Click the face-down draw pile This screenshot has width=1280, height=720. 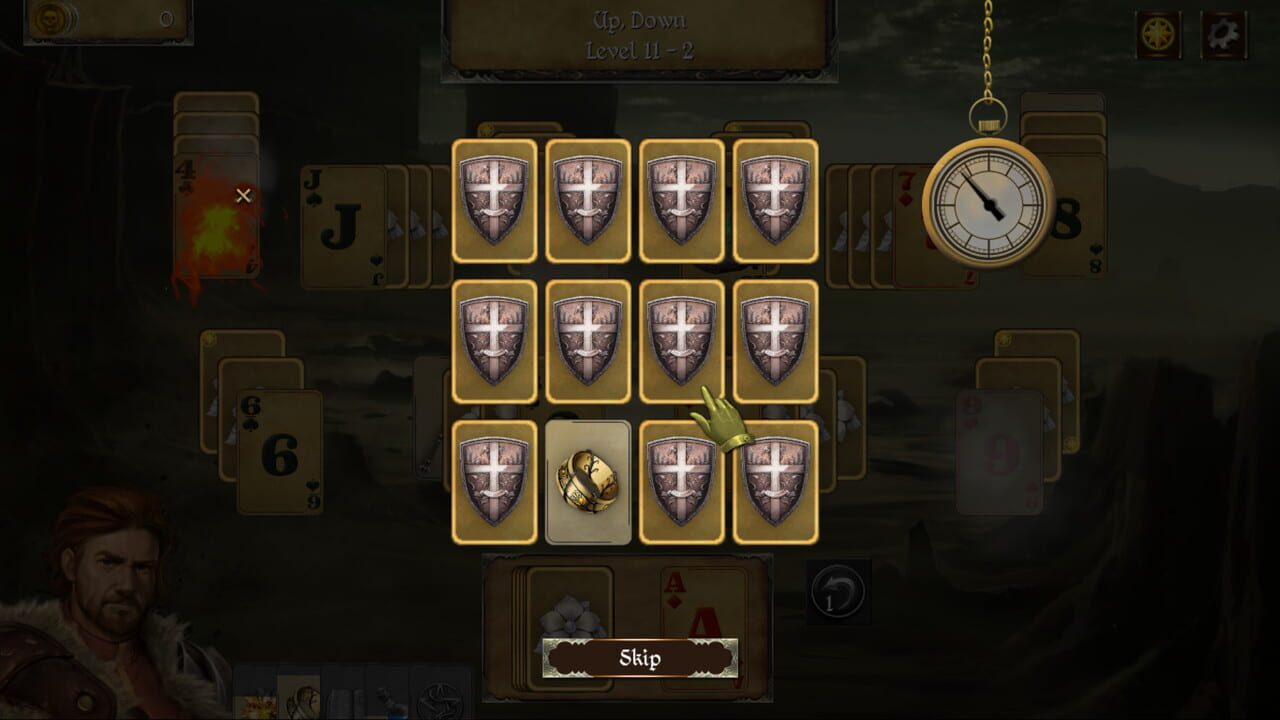(x=572, y=600)
